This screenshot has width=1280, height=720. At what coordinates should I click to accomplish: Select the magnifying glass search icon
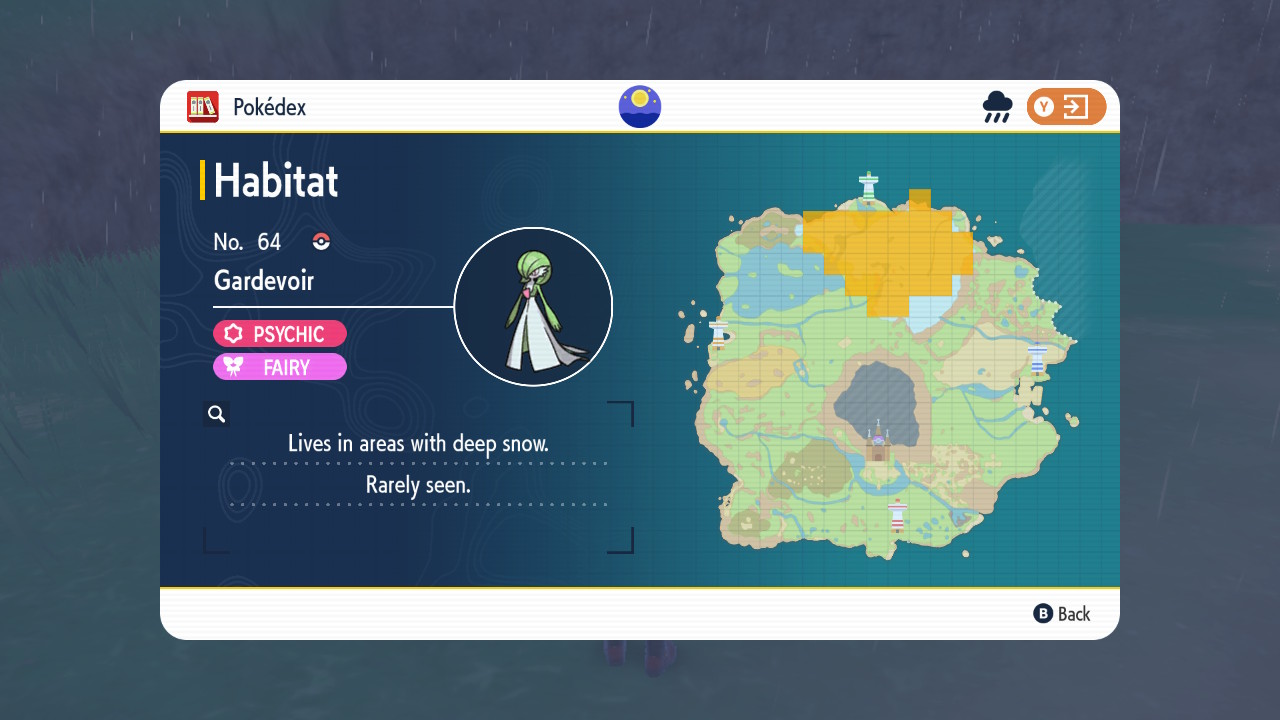(x=217, y=413)
